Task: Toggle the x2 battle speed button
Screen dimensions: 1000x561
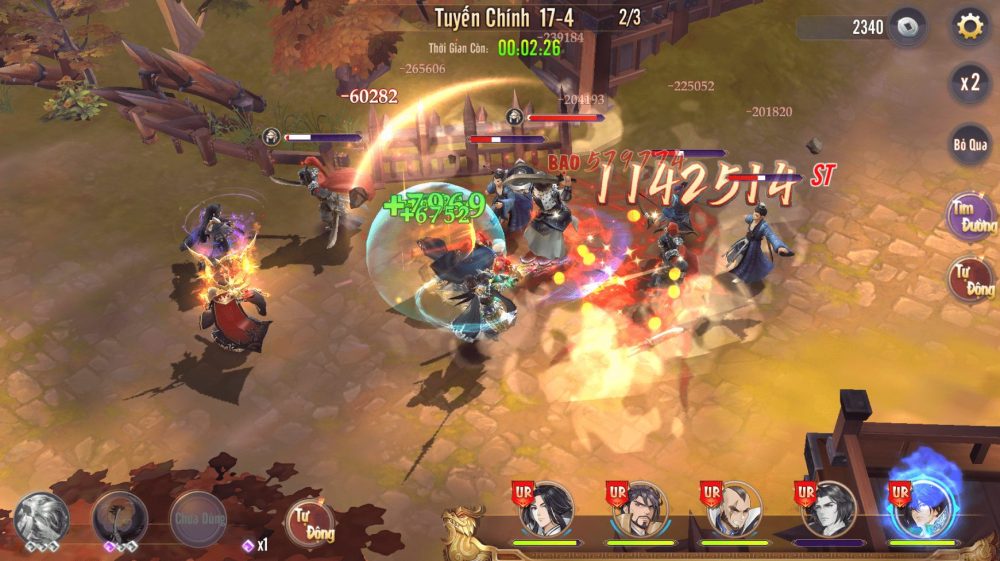Action: [x=969, y=83]
